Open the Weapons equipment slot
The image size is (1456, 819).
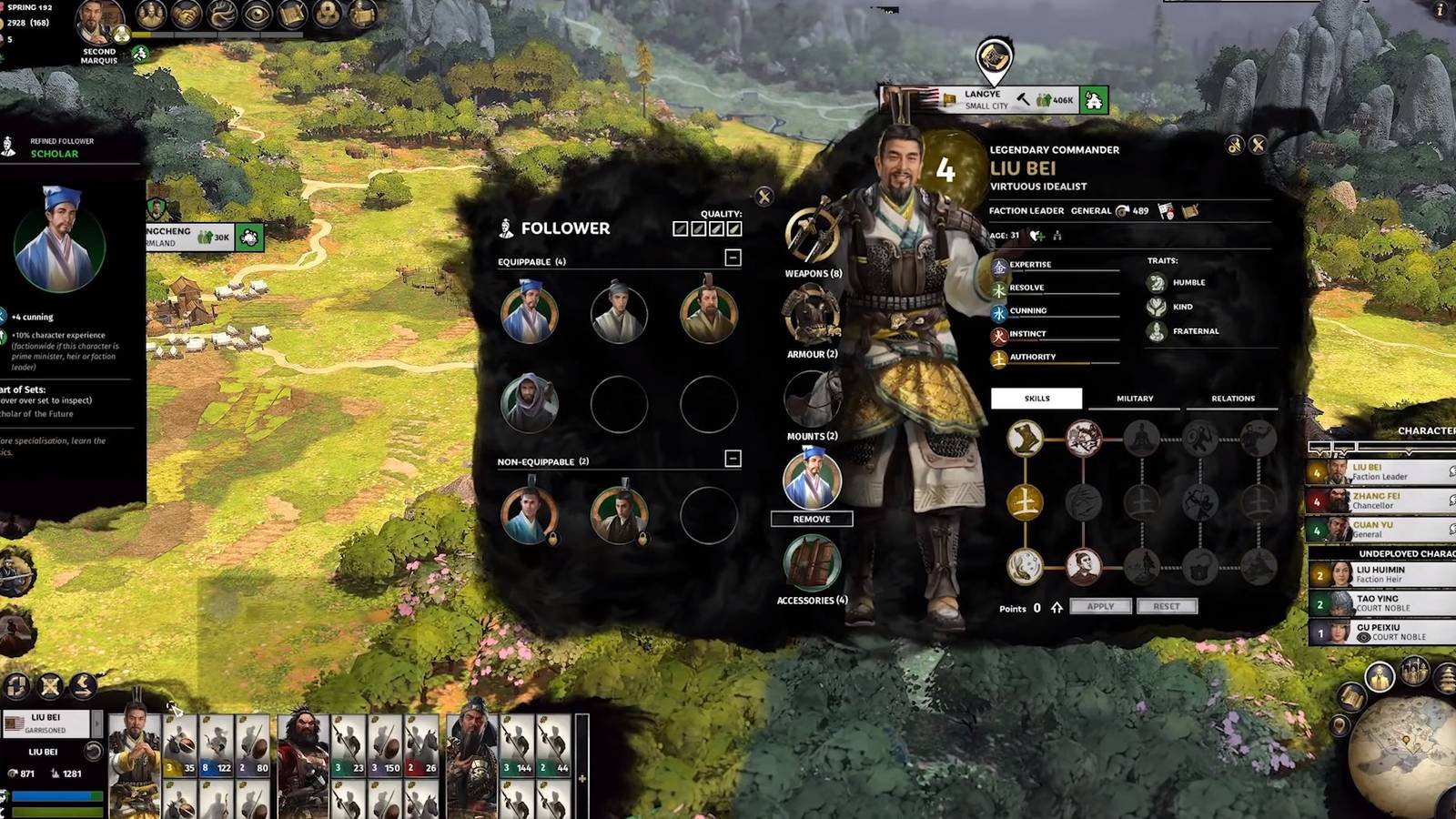(812, 237)
